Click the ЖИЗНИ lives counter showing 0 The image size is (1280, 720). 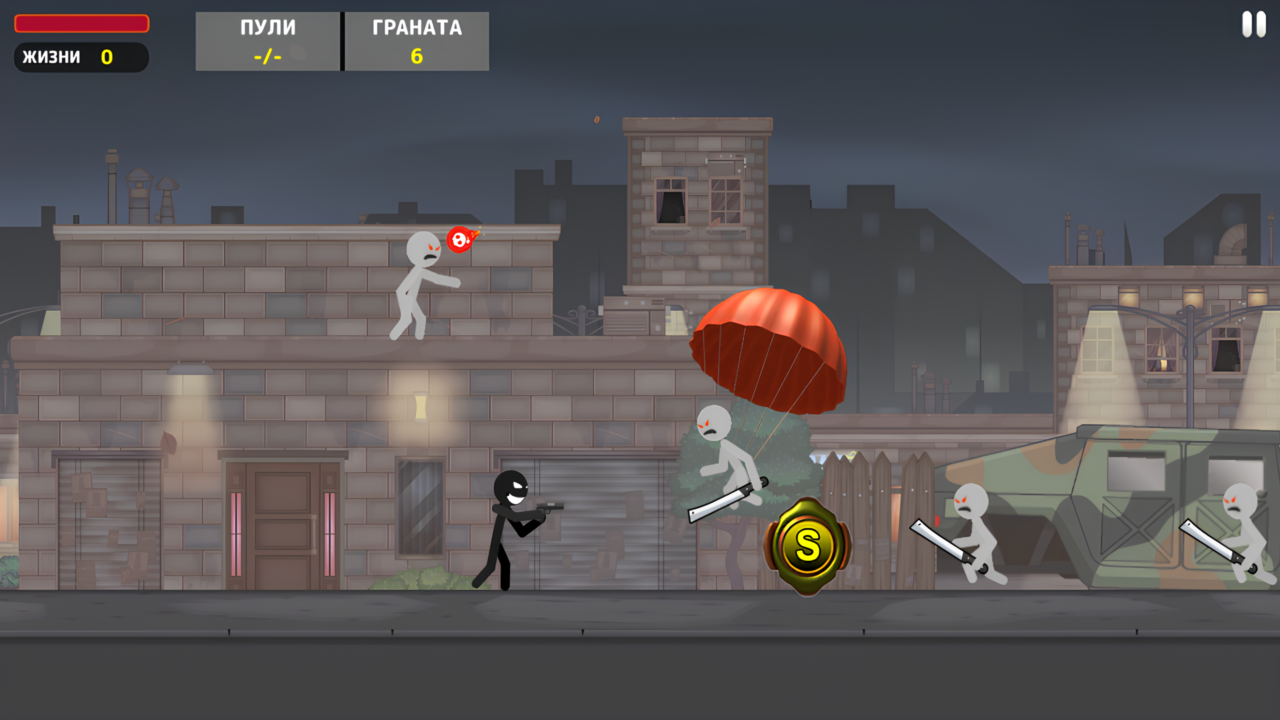[x=80, y=57]
